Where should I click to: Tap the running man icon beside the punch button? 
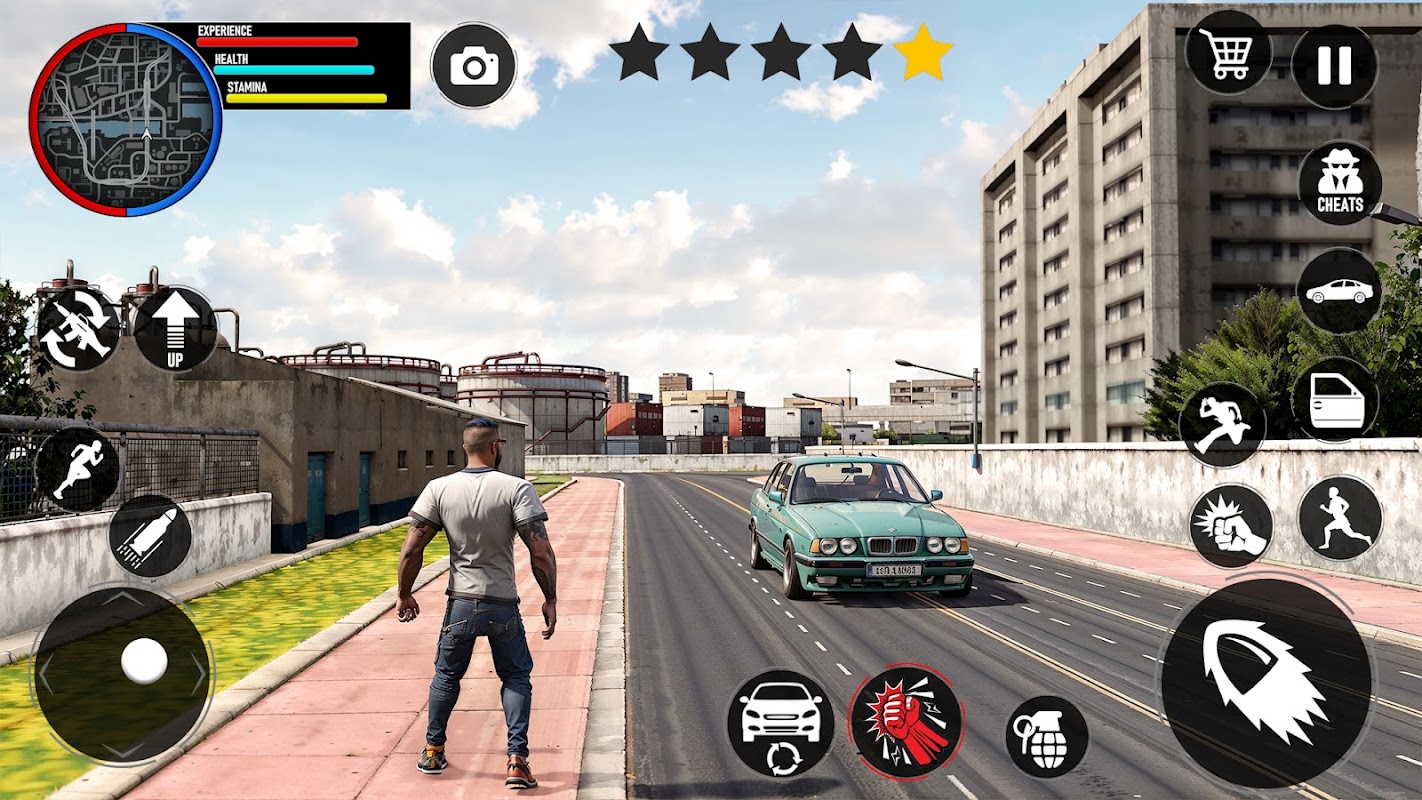coord(1340,517)
